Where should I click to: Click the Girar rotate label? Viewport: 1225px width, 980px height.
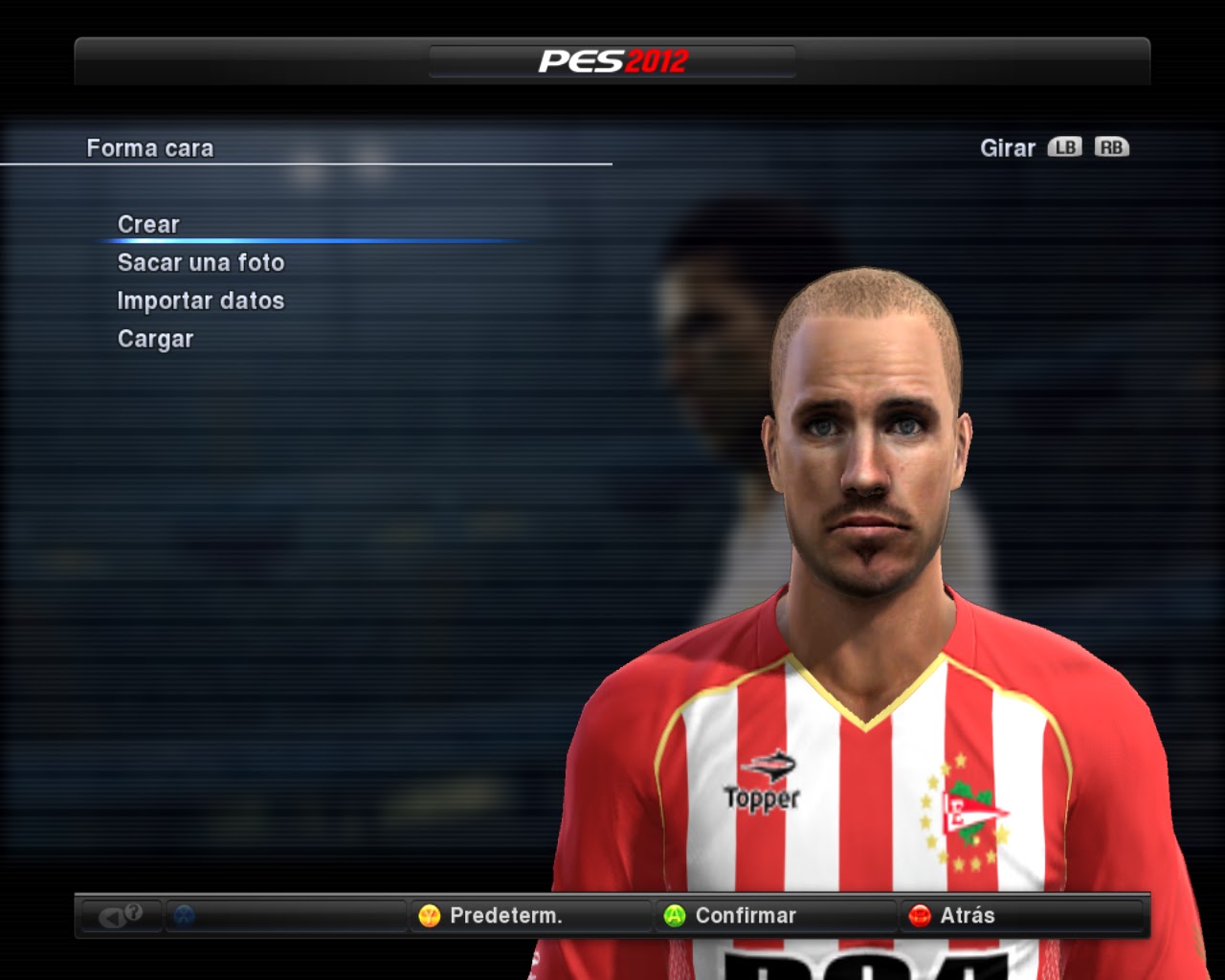coord(1006,147)
